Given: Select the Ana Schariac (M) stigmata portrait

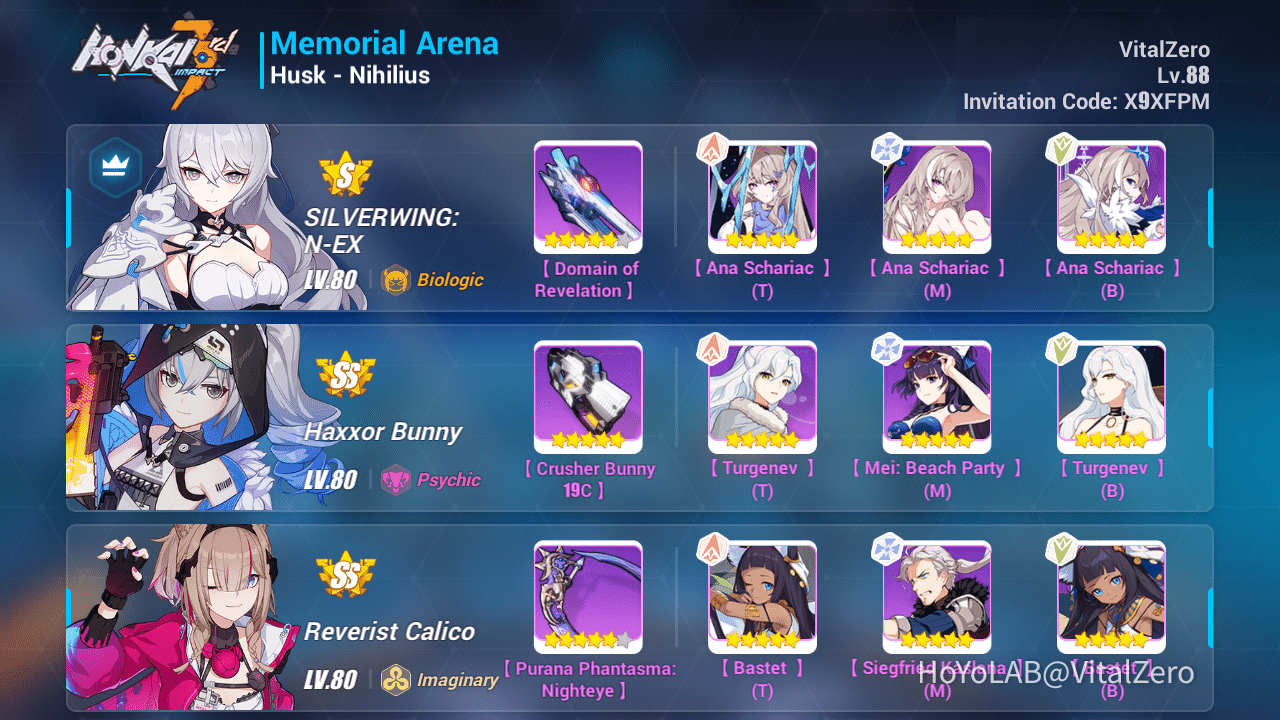Looking at the screenshot, I should (x=937, y=197).
